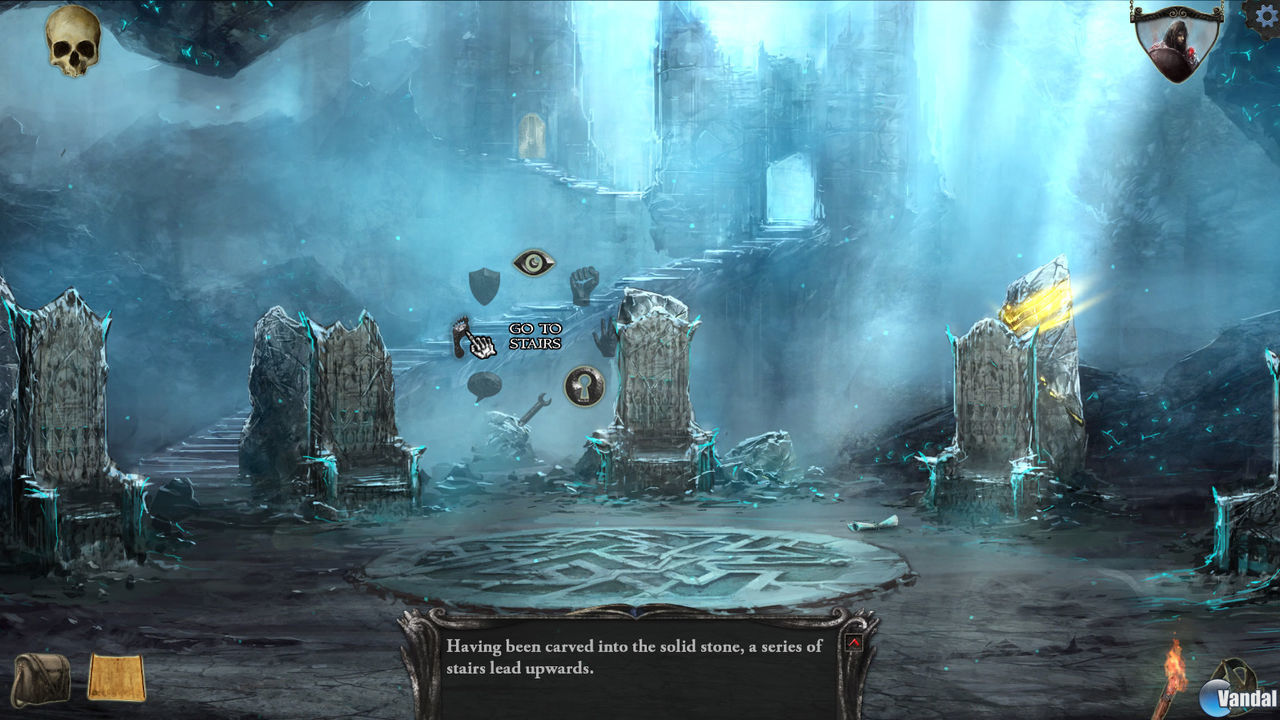The image size is (1280, 720).
Task: Click the hero portrait shield hanging top-right
Action: click(1180, 45)
